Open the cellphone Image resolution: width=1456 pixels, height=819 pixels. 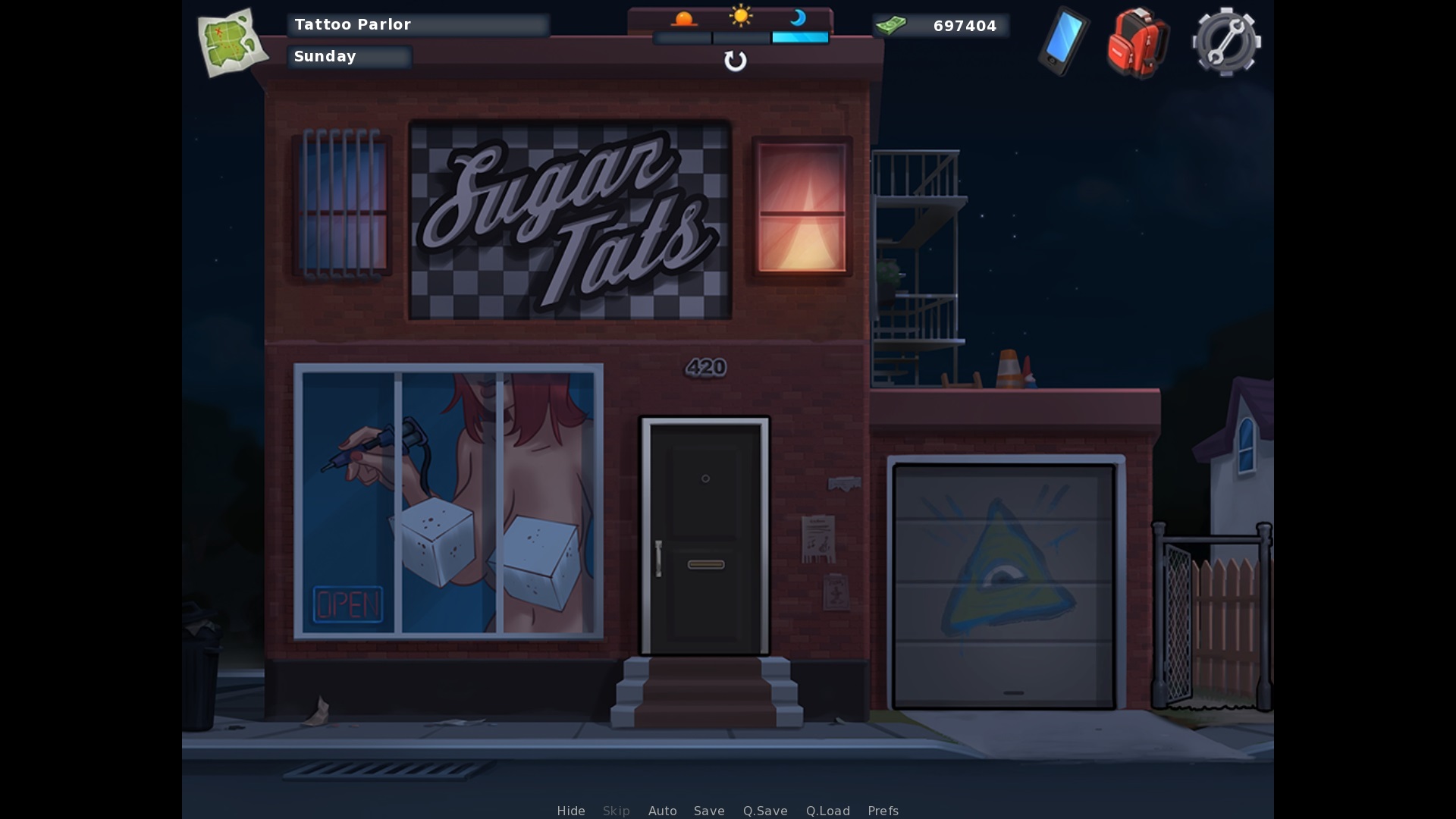[1063, 41]
